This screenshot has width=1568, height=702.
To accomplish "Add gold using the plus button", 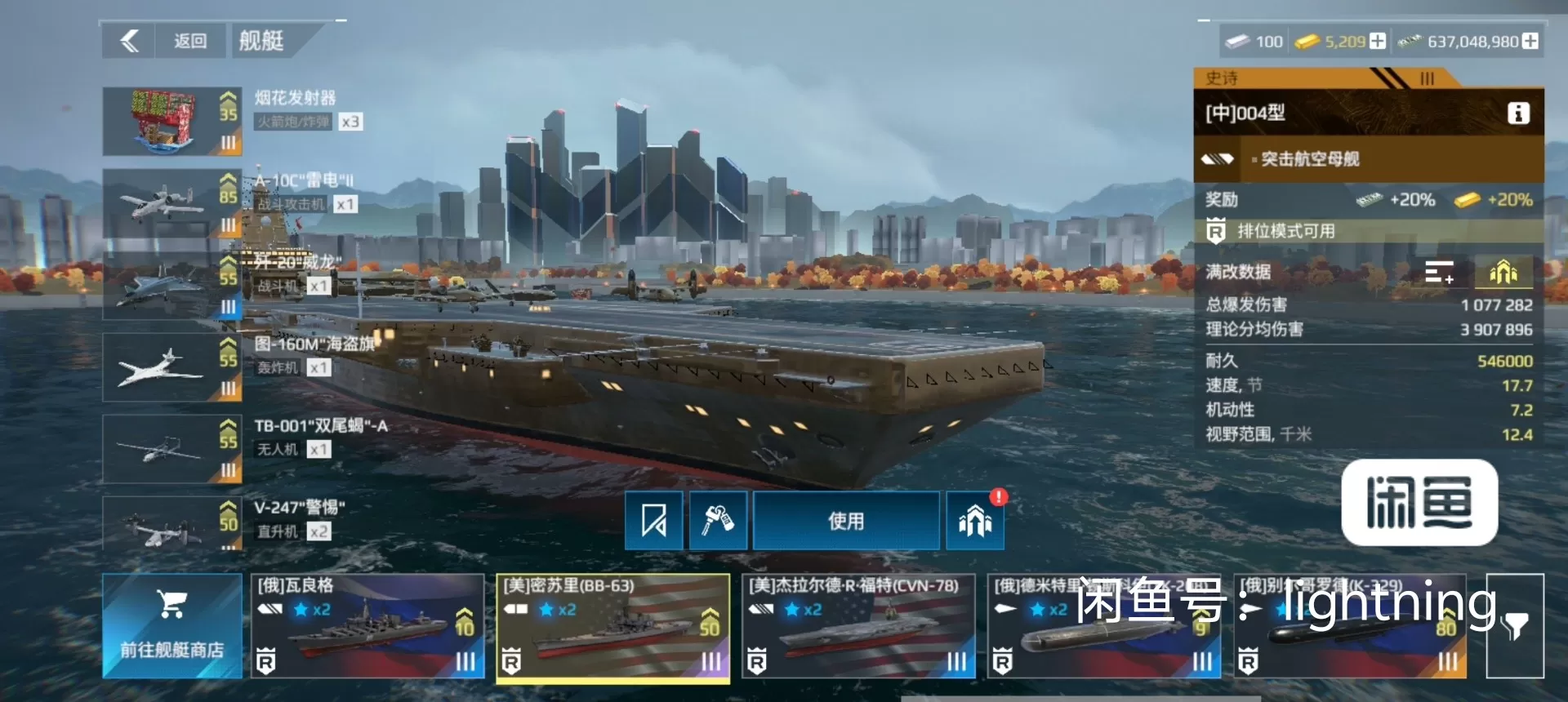I will tap(1378, 41).
